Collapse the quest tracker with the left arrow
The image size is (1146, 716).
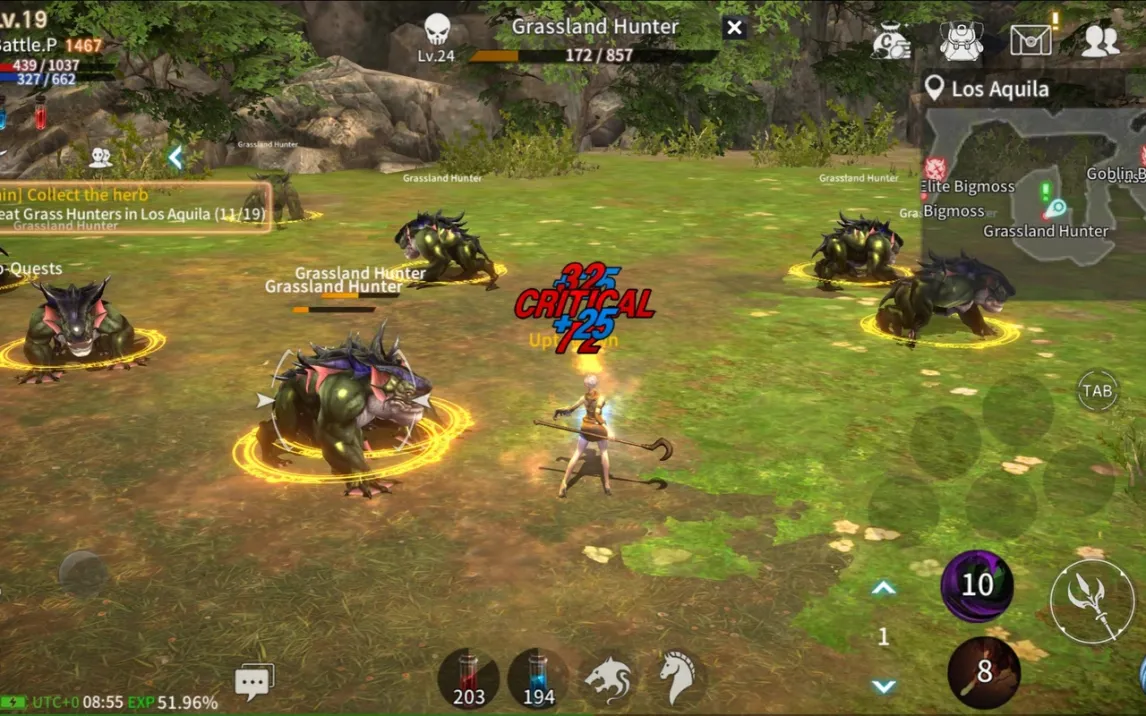click(176, 157)
